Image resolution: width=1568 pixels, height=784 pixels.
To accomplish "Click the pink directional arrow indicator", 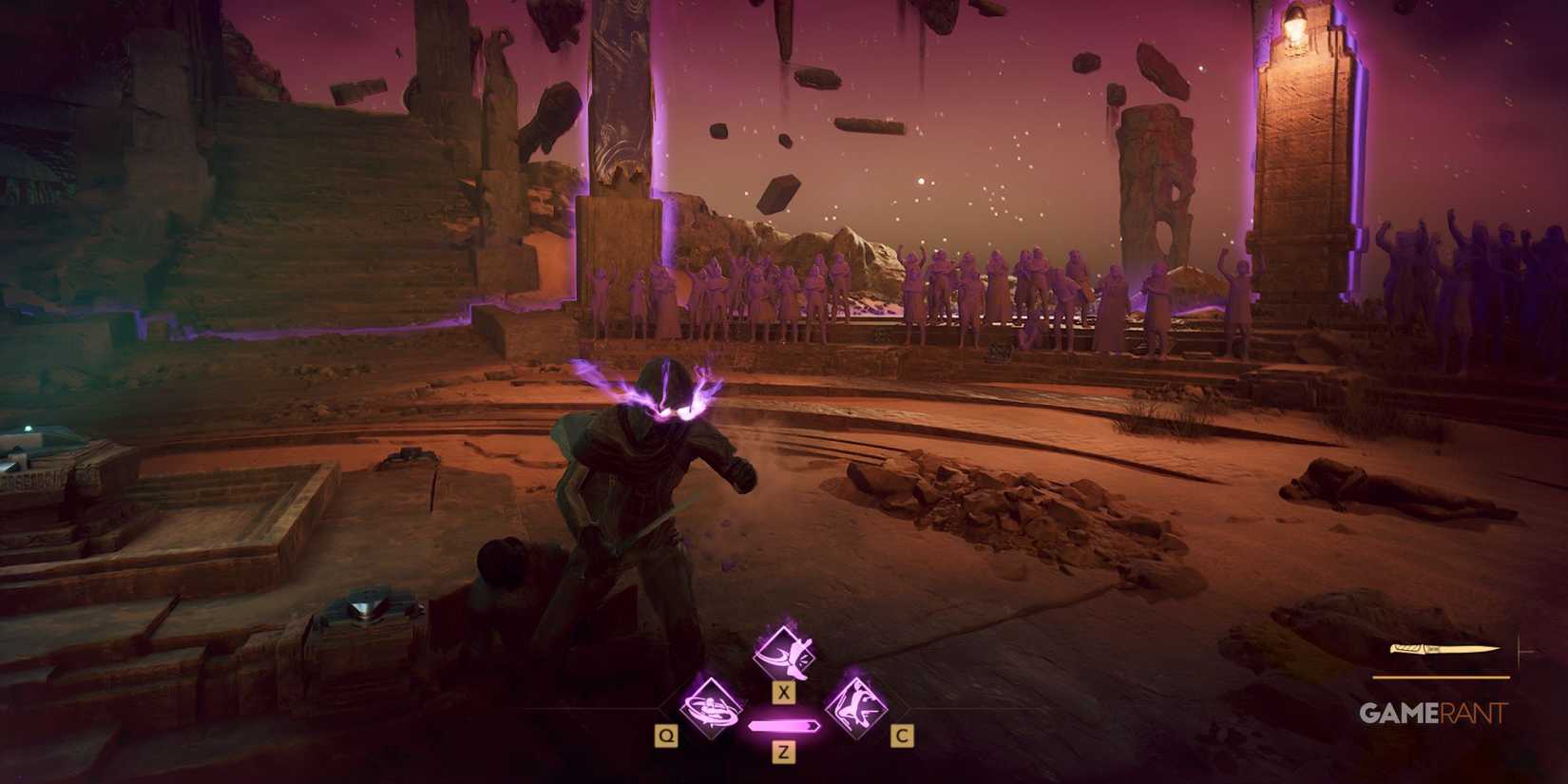I will [782, 724].
